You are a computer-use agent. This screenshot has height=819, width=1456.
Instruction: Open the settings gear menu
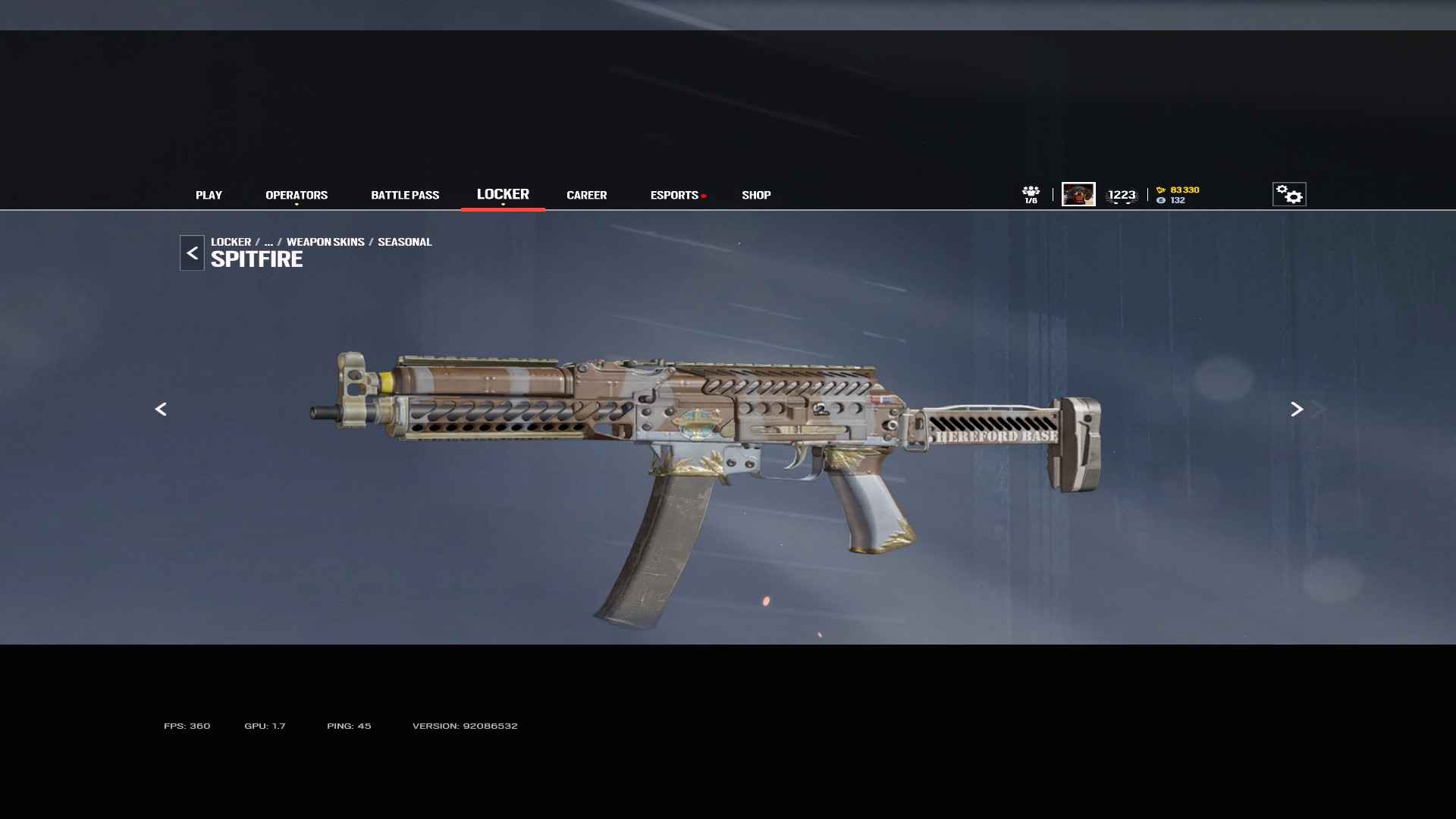tap(1289, 194)
